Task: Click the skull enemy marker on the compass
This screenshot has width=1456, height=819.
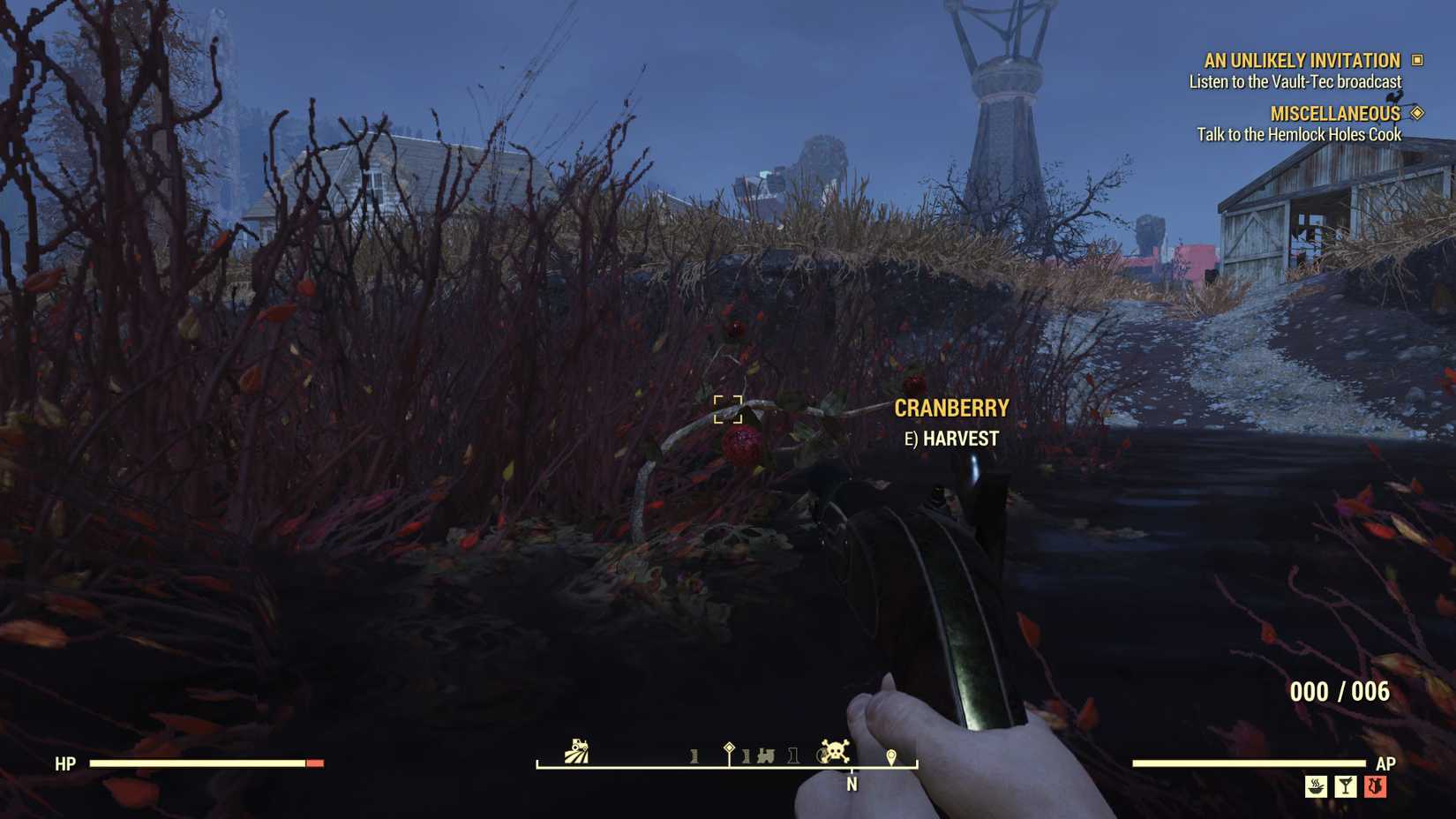Action: (835, 750)
